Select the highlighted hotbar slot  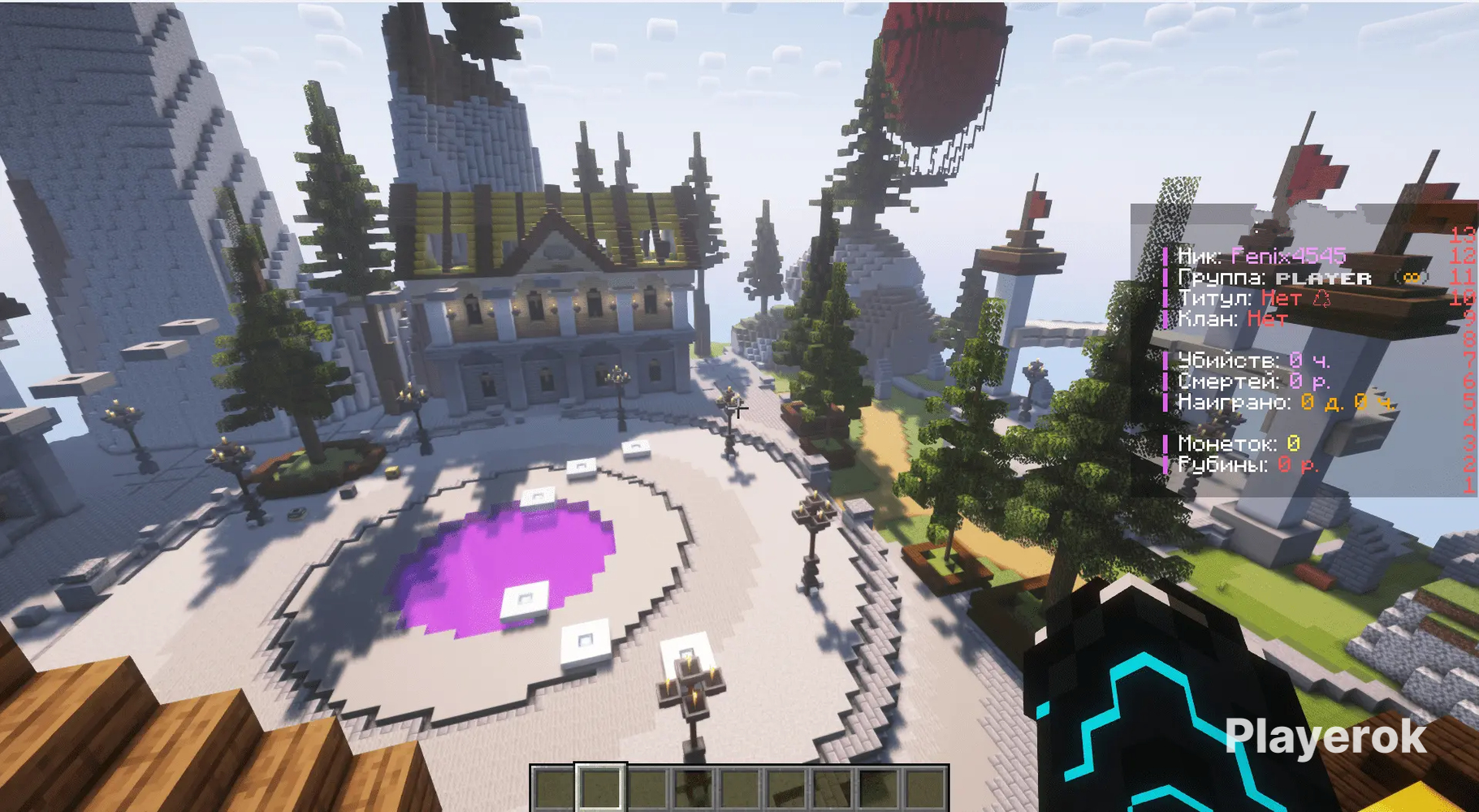600,788
